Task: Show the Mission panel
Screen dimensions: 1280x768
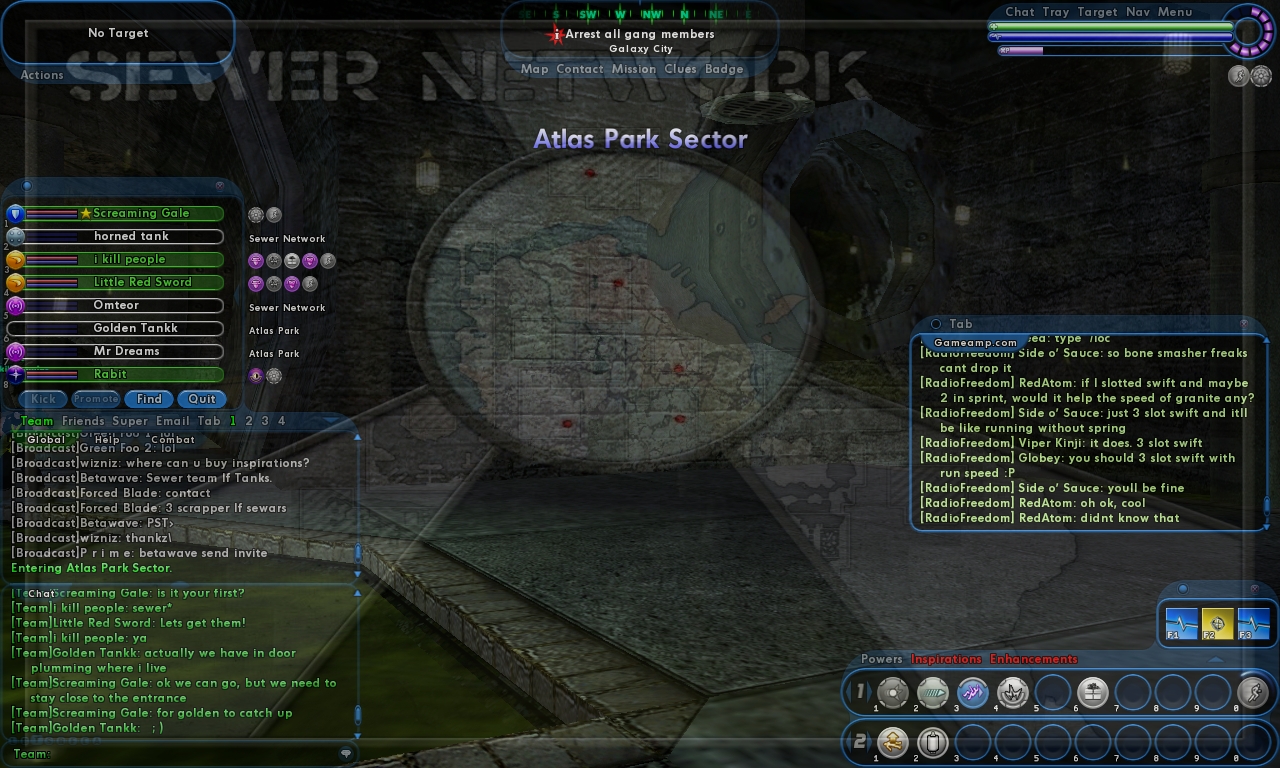Action: [633, 69]
